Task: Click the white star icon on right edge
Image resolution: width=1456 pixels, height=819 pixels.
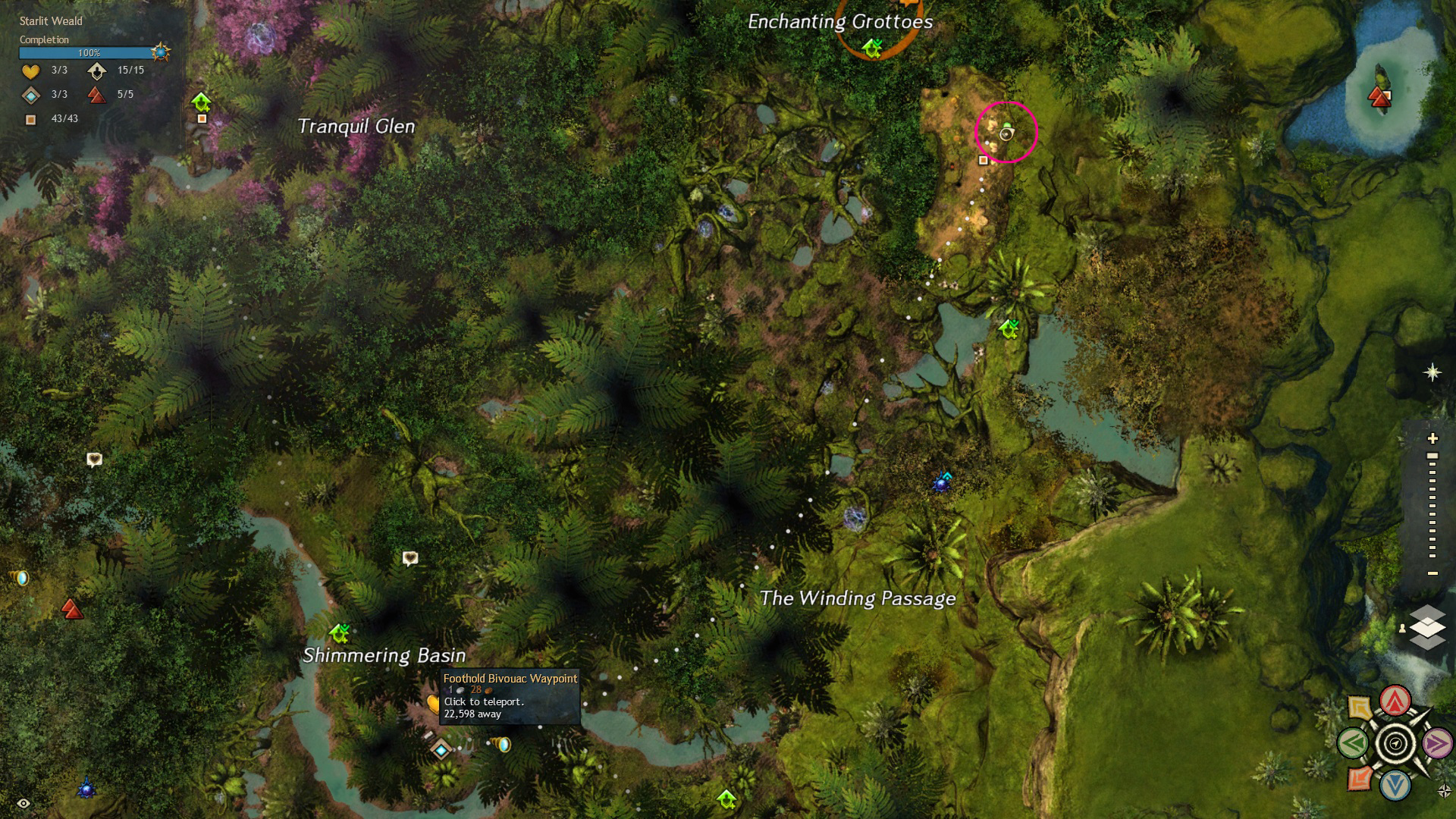Action: point(1432,372)
